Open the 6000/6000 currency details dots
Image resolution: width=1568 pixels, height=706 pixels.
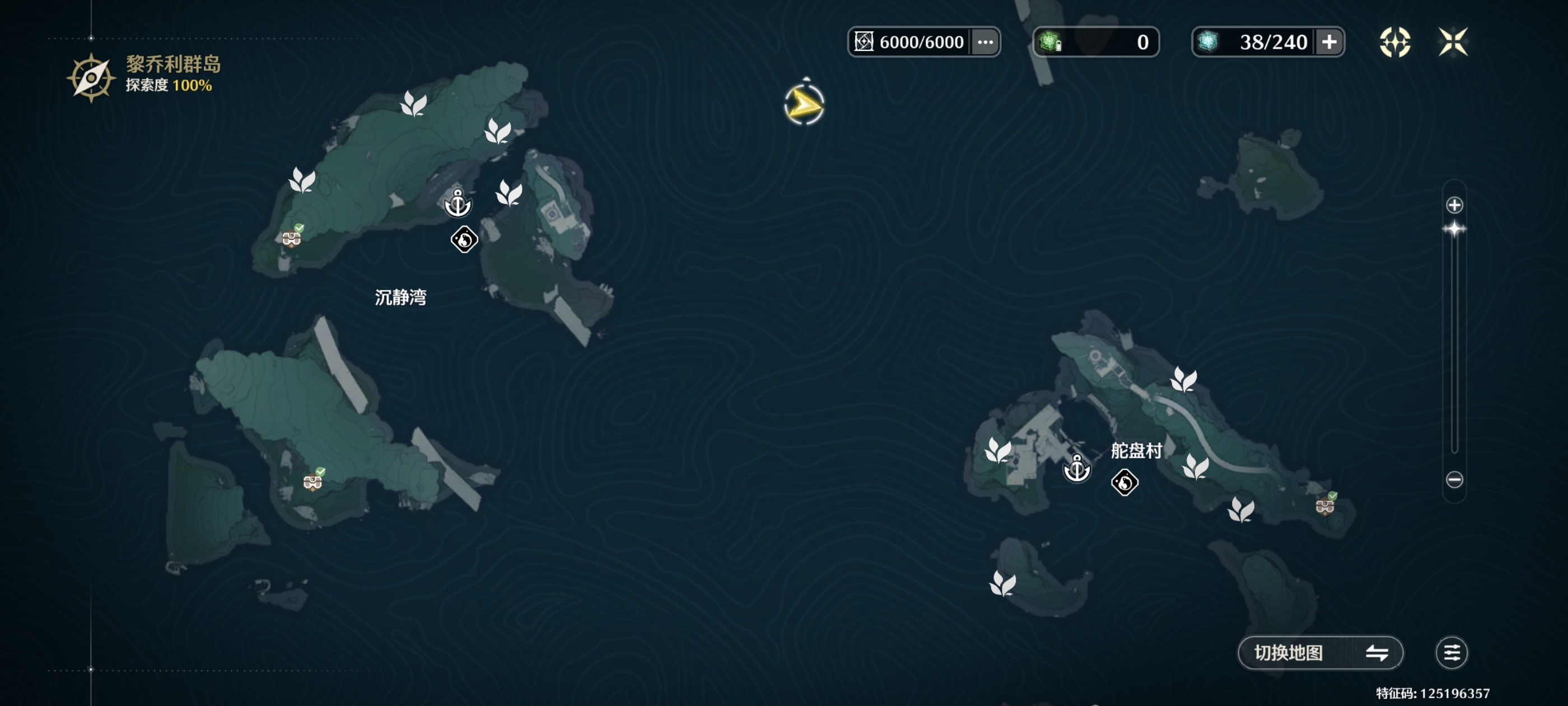tap(985, 42)
